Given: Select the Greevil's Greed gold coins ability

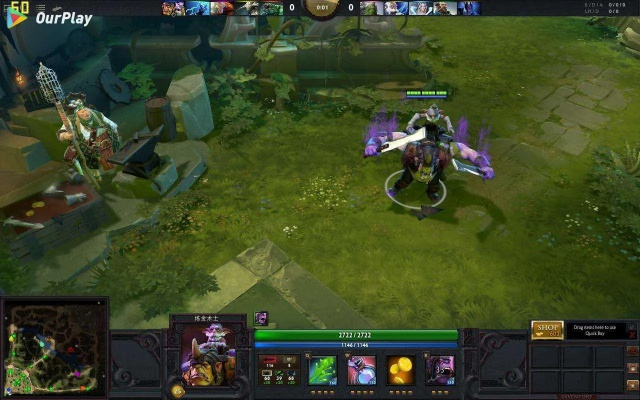Looking at the screenshot, I should point(401,370).
